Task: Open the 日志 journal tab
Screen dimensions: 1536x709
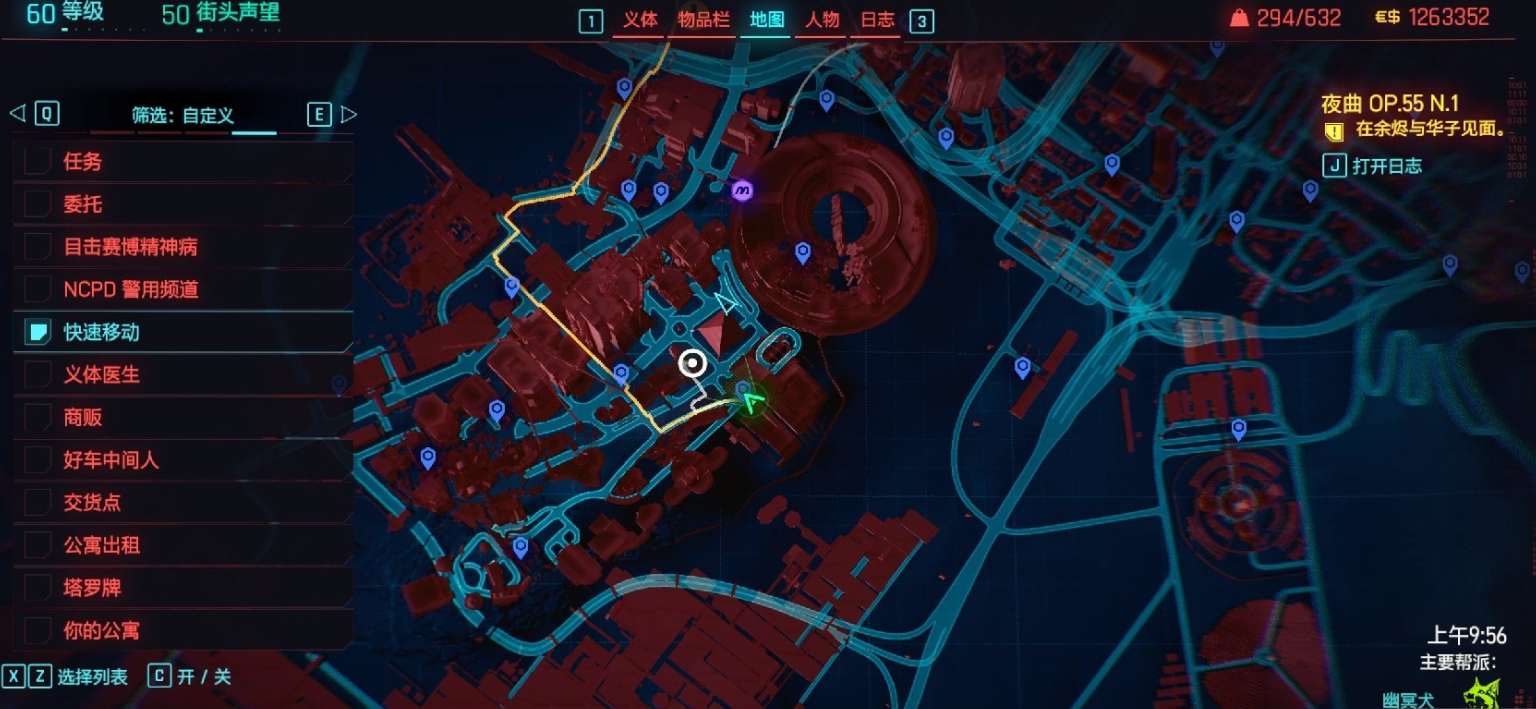Action: click(877, 20)
